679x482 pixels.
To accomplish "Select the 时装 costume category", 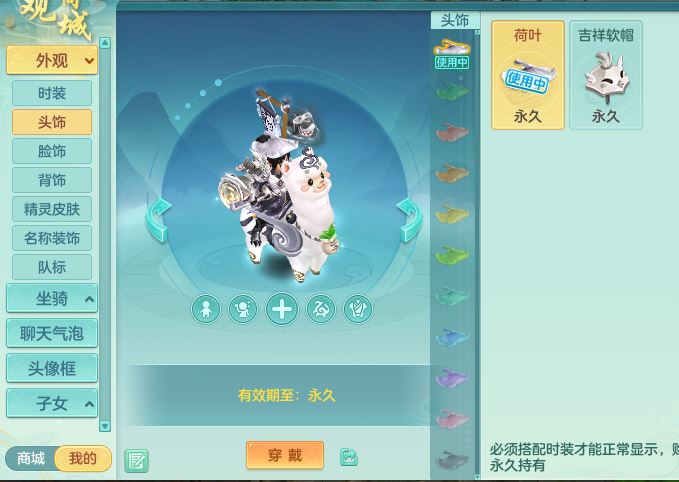I will tap(52, 93).
